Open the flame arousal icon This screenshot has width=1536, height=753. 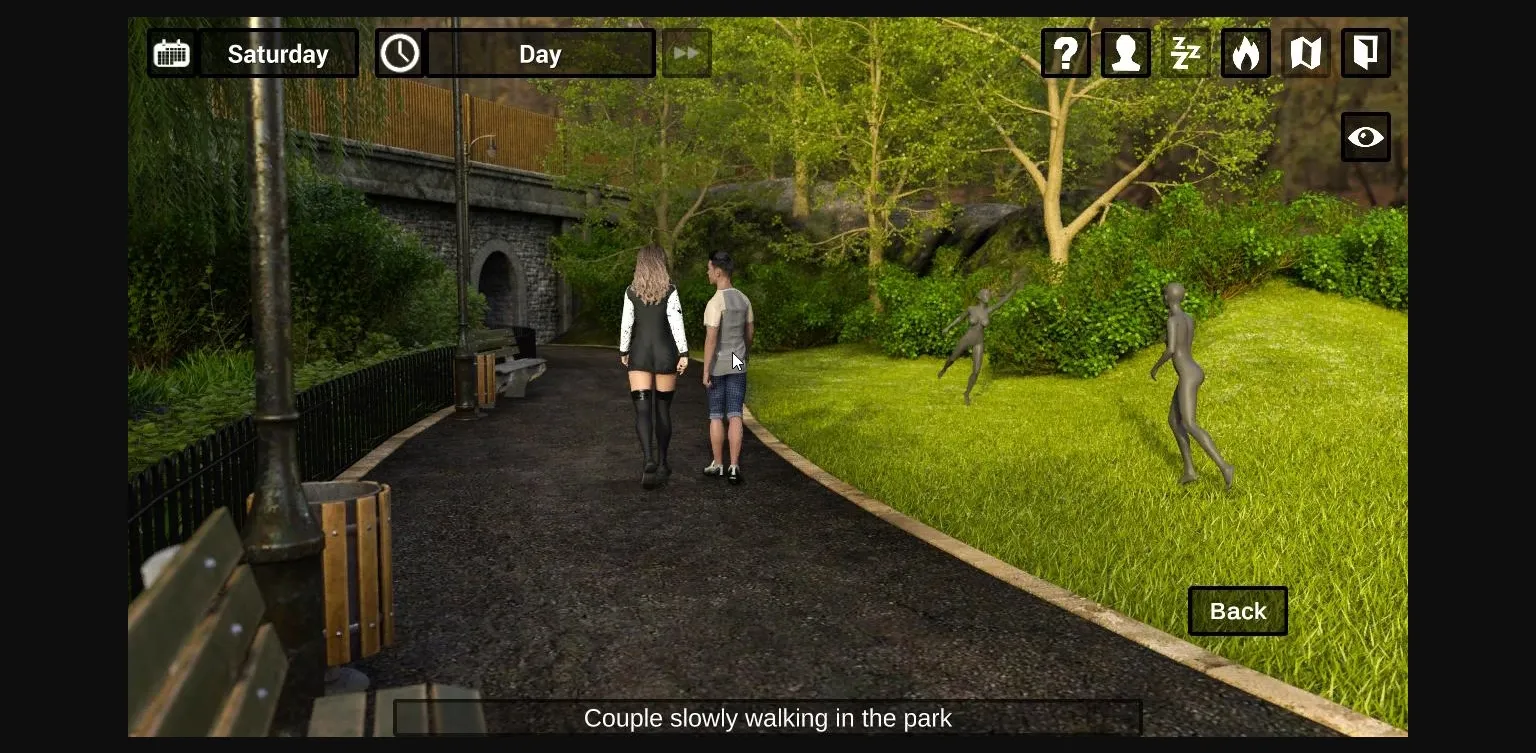1245,53
